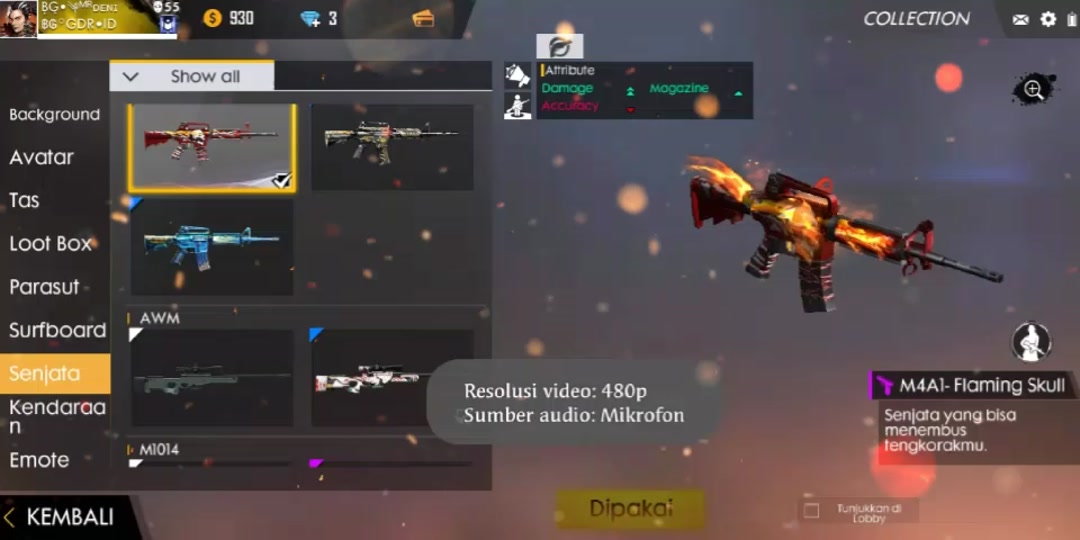The height and width of the screenshot is (540, 1080).
Task: Pick the blue M4A1 skin thumbnail
Action: (211, 246)
